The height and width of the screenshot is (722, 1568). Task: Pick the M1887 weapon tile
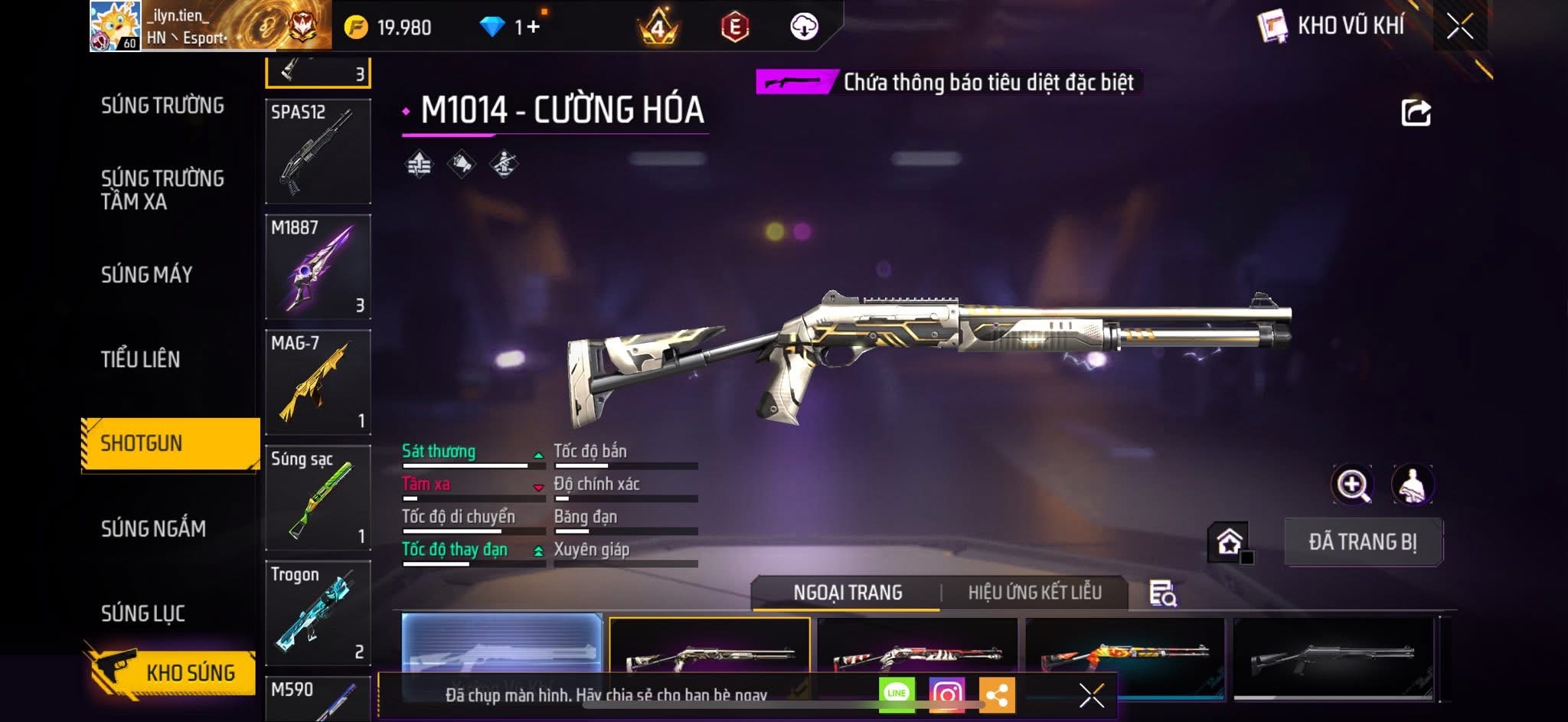pos(318,266)
